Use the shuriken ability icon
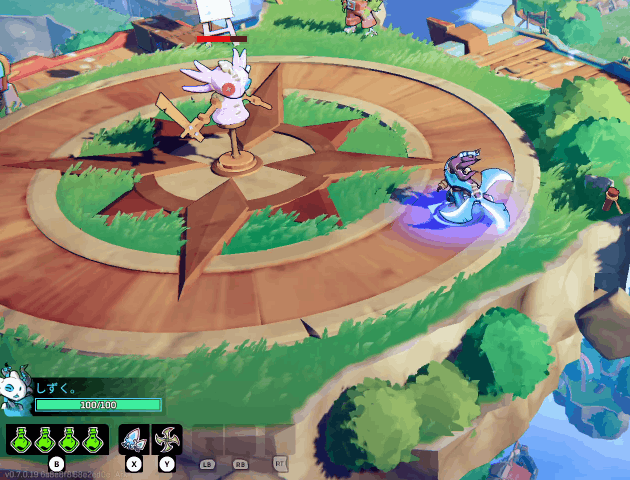 pyautogui.click(x=166, y=438)
